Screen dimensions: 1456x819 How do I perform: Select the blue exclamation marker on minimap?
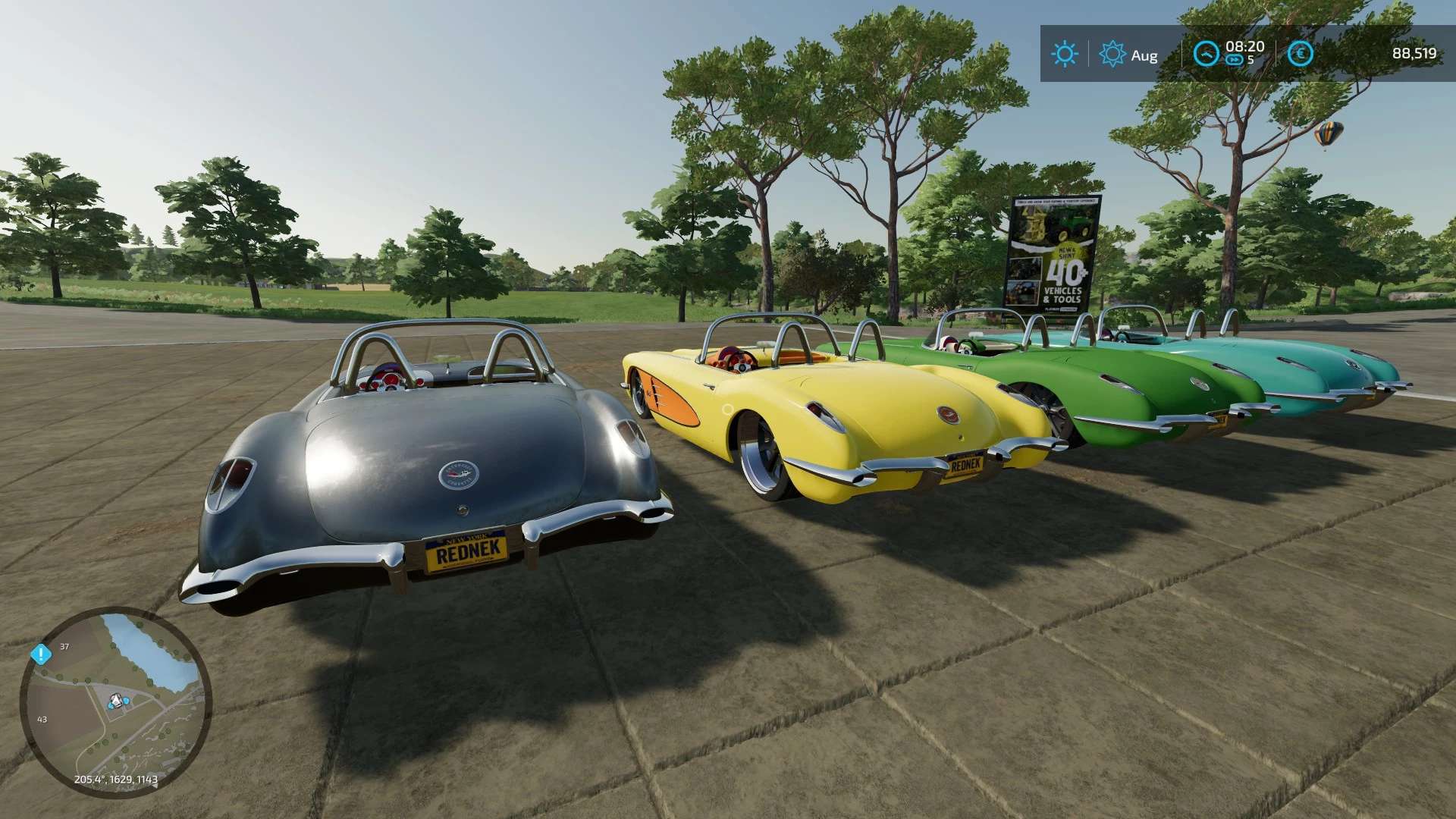coord(40,654)
